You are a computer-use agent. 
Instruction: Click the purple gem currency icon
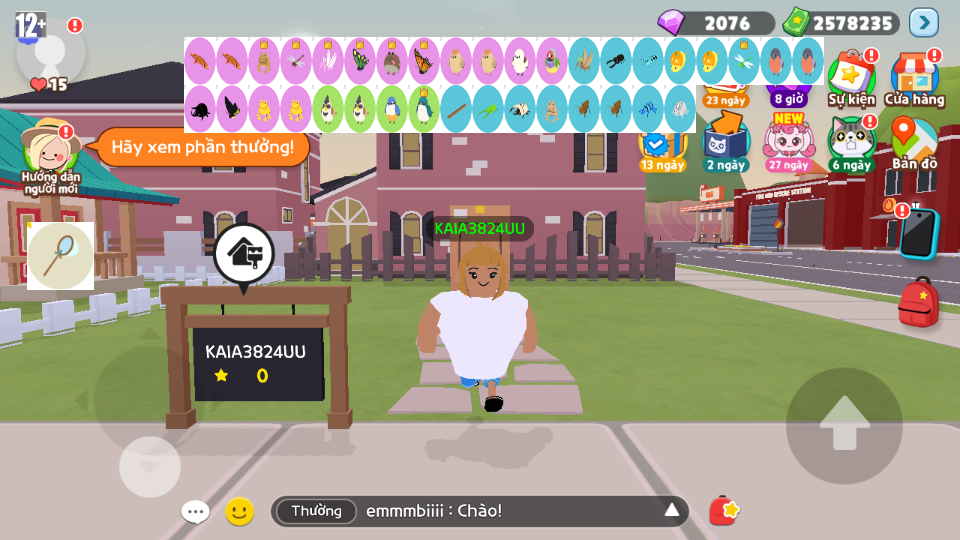[x=672, y=22]
